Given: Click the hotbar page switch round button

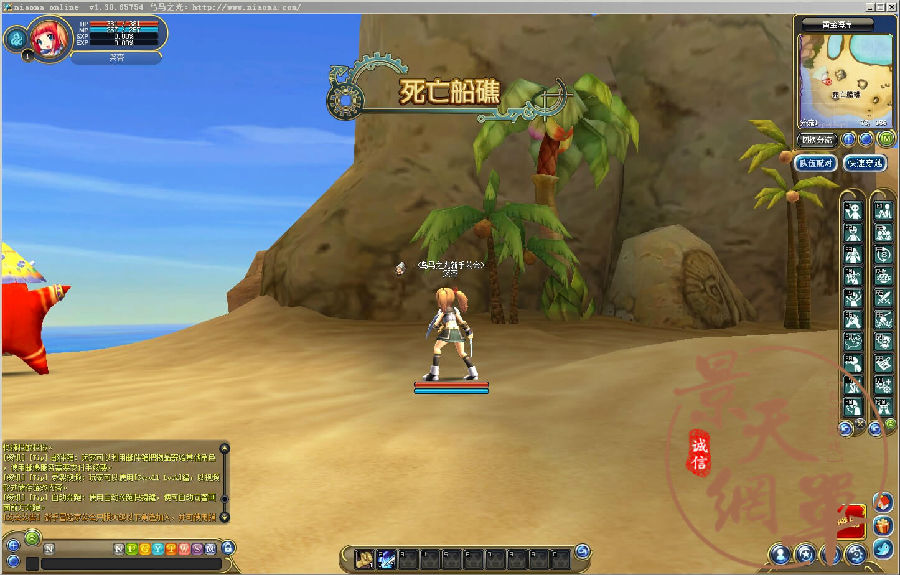Looking at the screenshot, I should pyautogui.click(x=583, y=552).
